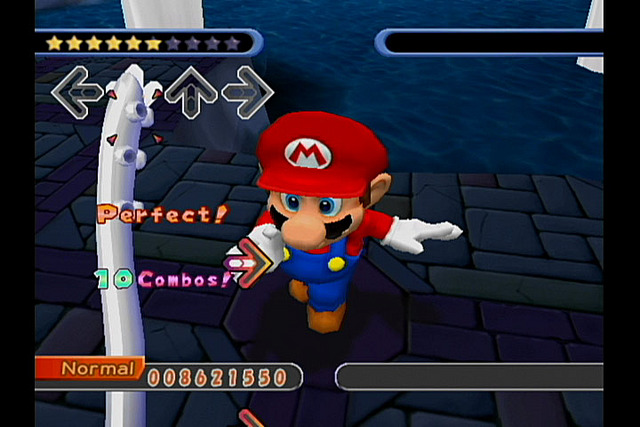The height and width of the screenshot is (427, 640).
Task: Select the Normal difficulty label
Action: pos(96,368)
